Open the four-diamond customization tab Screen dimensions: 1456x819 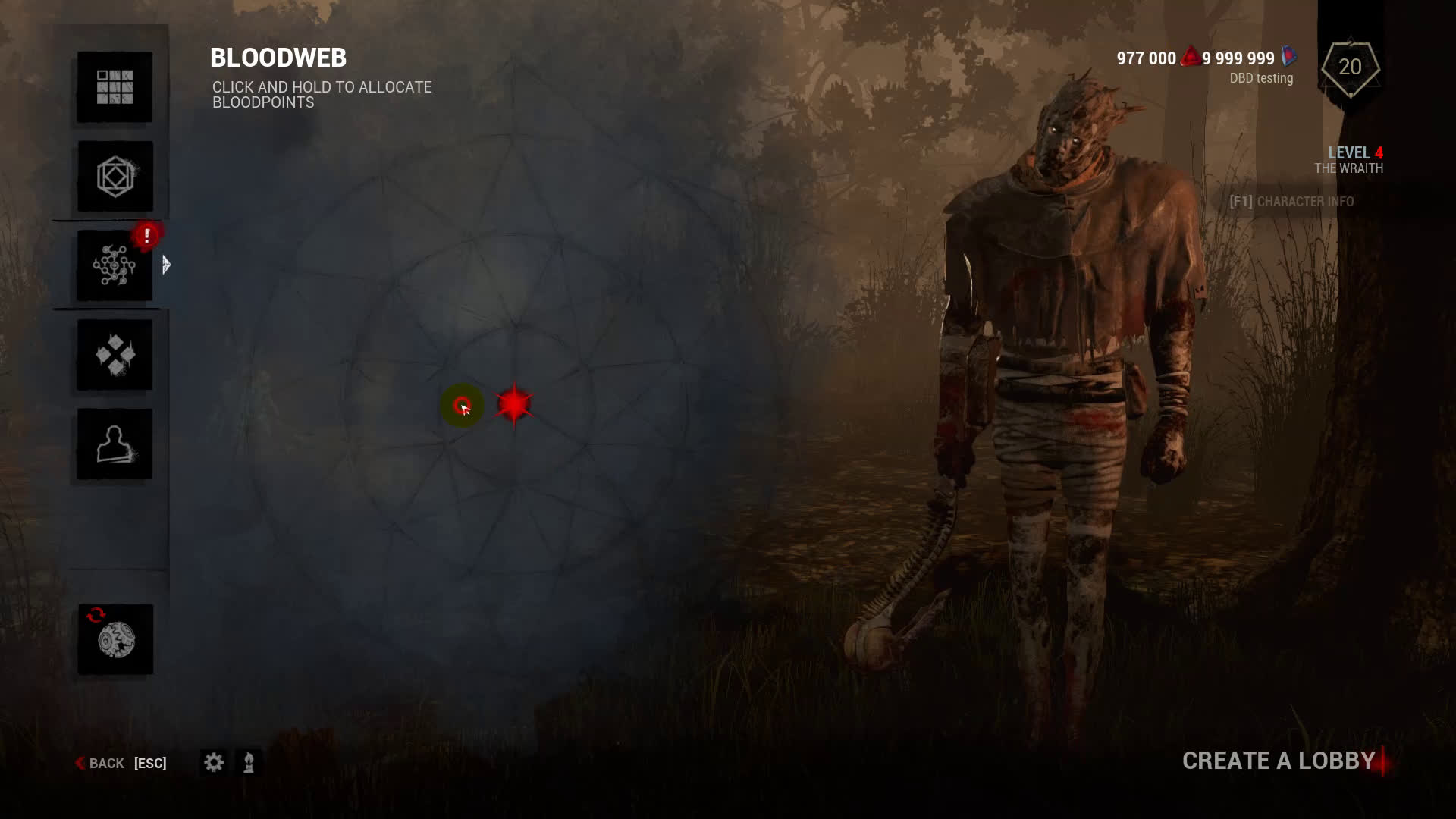(x=115, y=355)
